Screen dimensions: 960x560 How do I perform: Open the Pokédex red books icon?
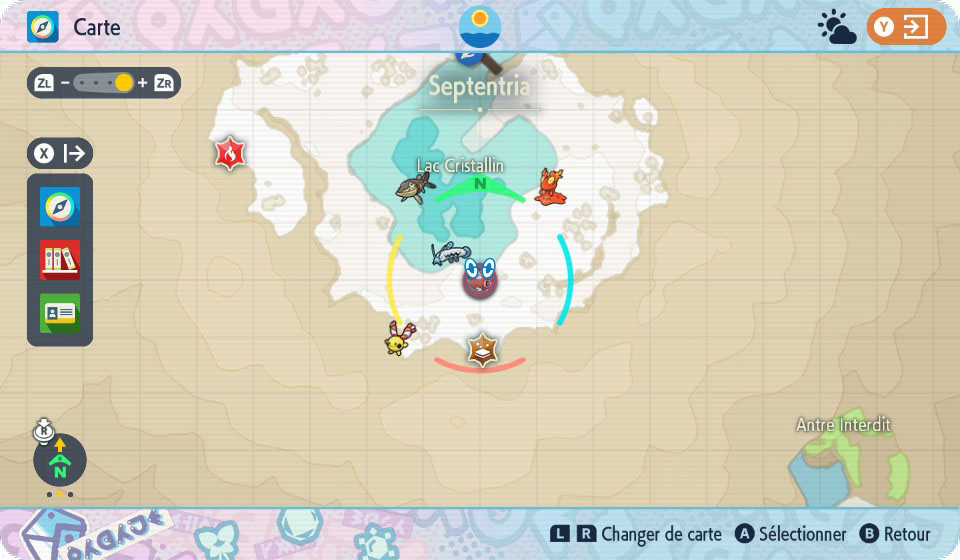(60, 260)
